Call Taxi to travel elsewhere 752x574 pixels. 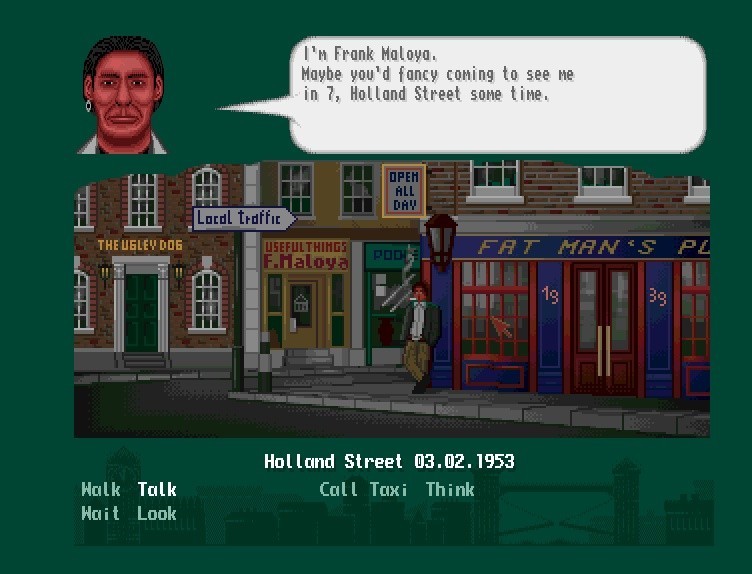click(363, 490)
